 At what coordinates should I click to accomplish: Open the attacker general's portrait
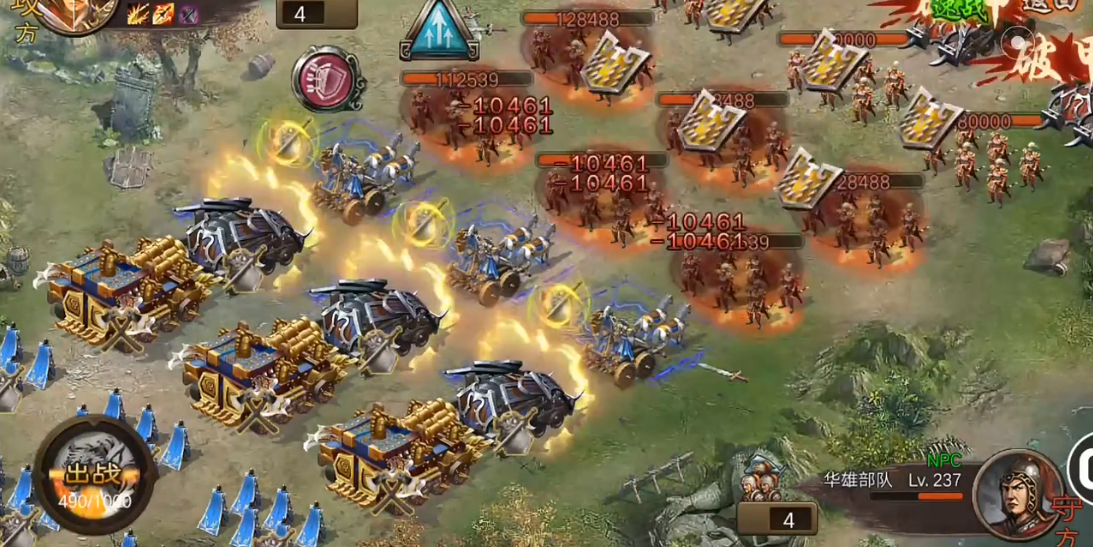[70, 12]
